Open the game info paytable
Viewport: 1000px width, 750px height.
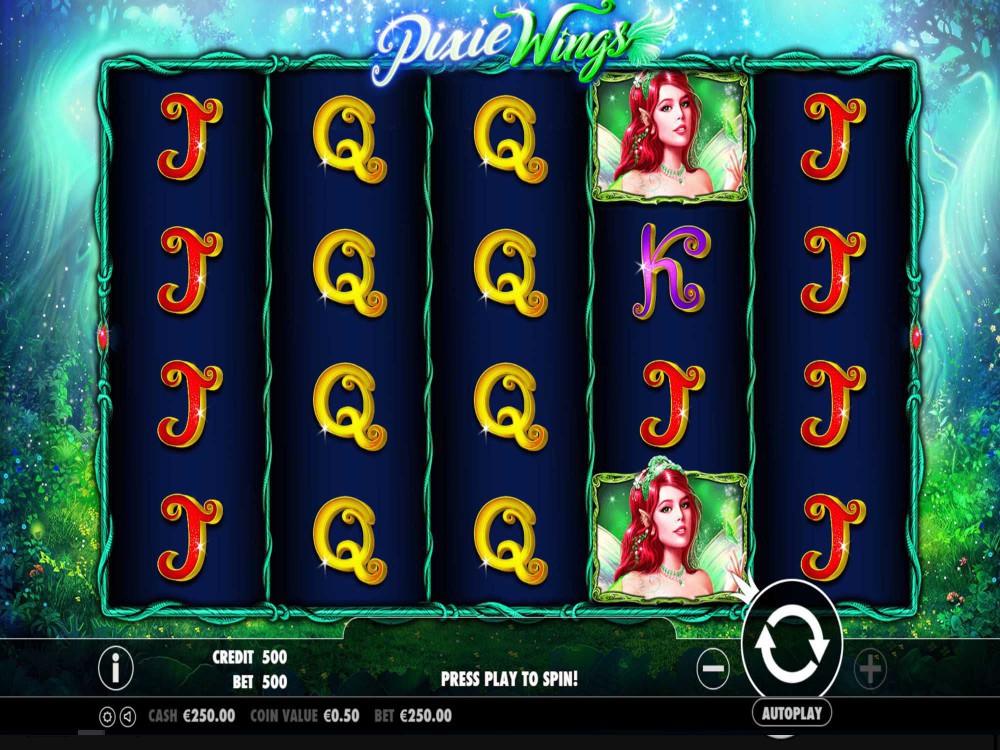[117, 668]
